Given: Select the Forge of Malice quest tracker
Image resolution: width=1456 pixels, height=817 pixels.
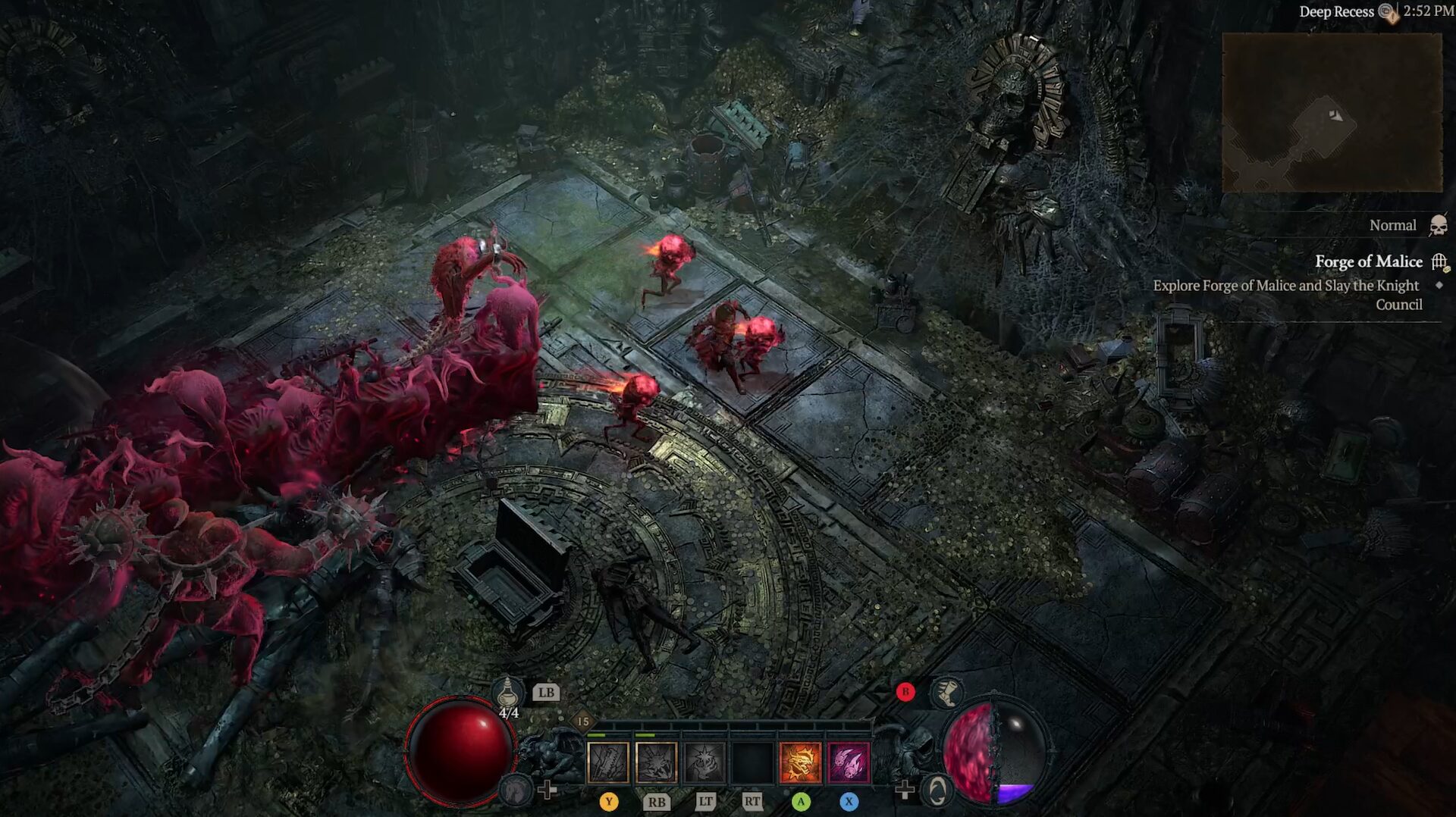Looking at the screenshot, I should [x=1368, y=261].
